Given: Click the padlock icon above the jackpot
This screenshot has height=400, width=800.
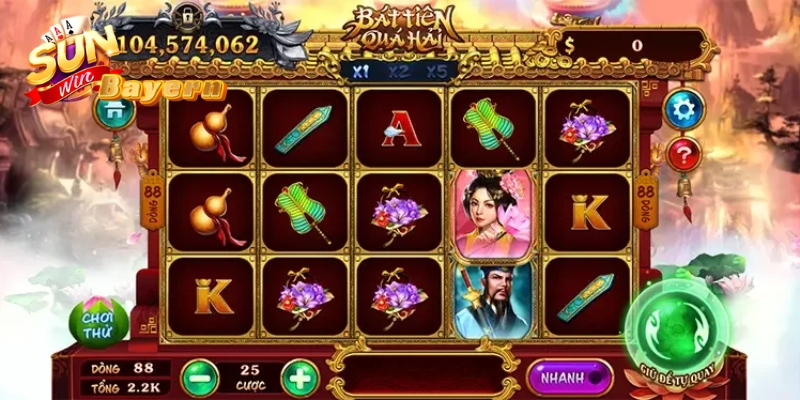Looking at the screenshot, I should 187,16.
